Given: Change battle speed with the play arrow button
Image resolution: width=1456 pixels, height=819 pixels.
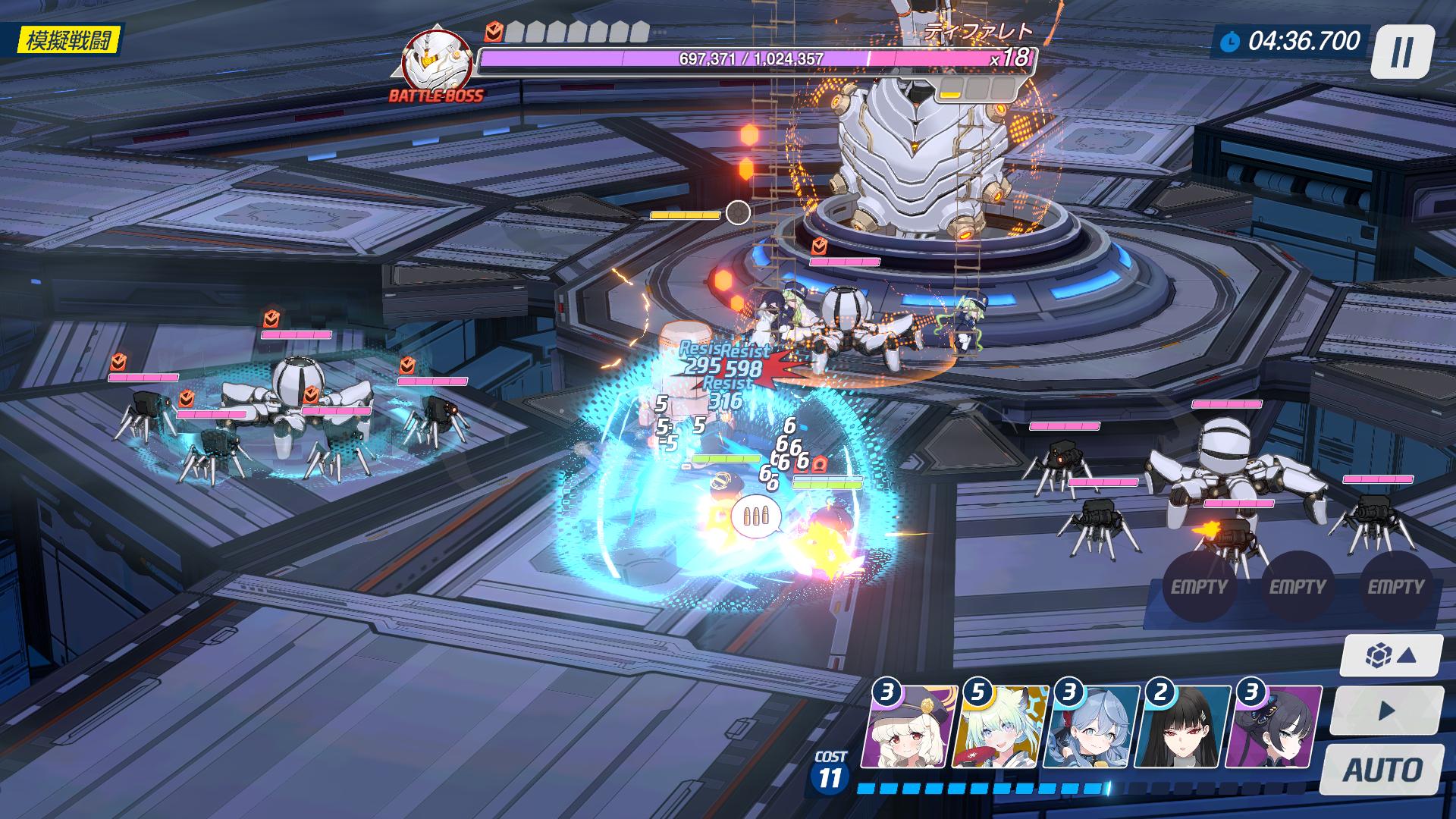Looking at the screenshot, I should (1386, 711).
